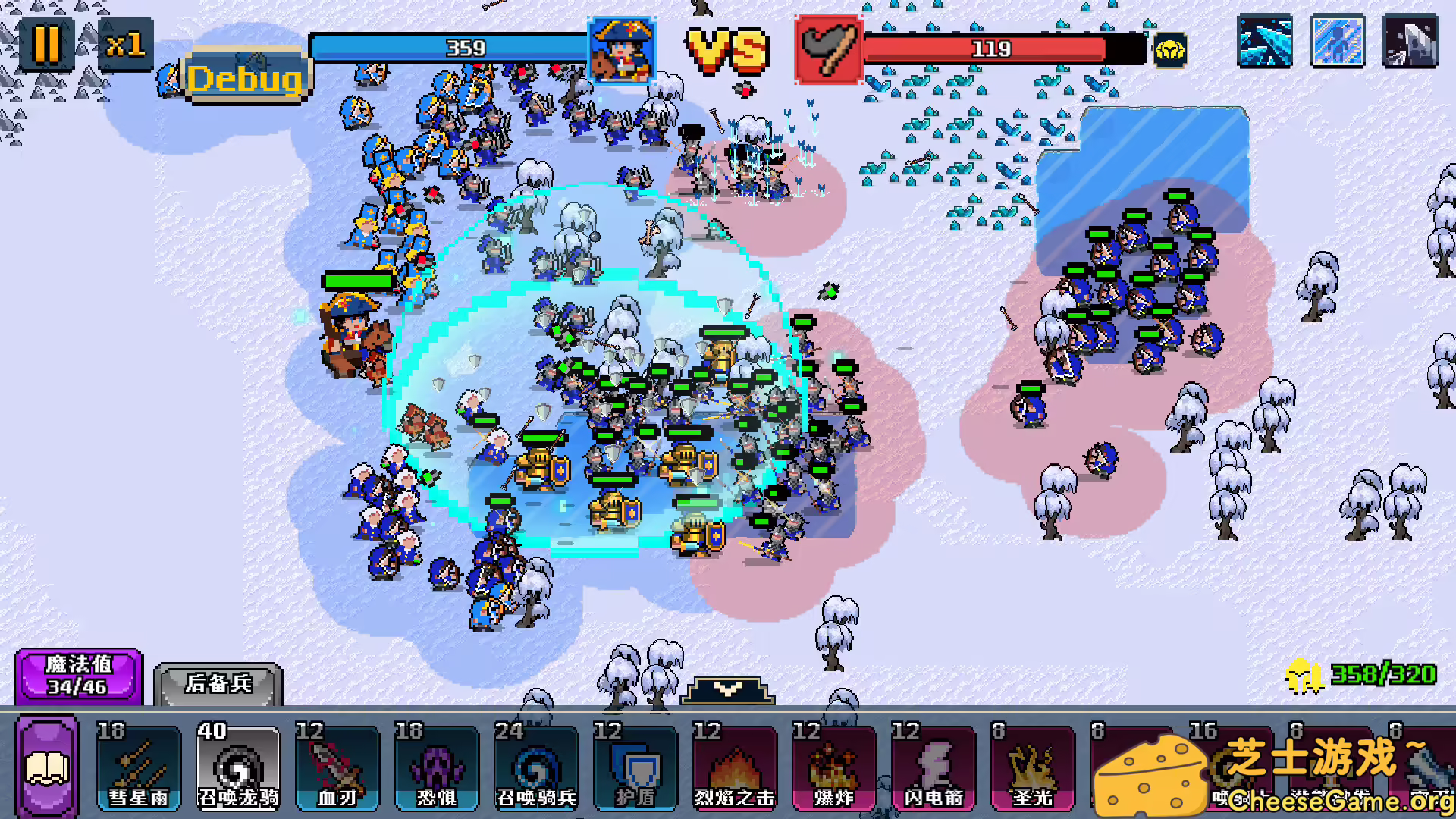The image size is (1456, 819).
Task: Open the 后备兵 reserve troops panel
Action: pyautogui.click(x=218, y=681)
